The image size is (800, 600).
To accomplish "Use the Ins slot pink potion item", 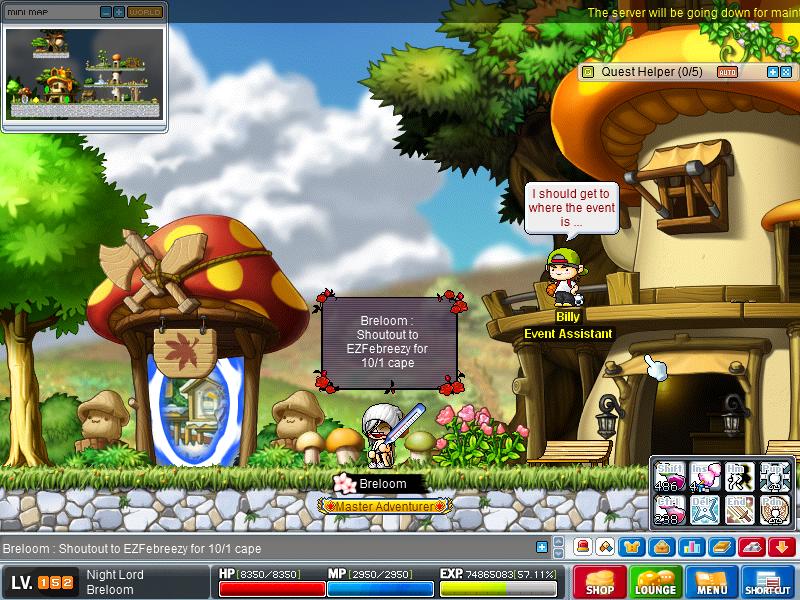I will click(x=705, y=476).
